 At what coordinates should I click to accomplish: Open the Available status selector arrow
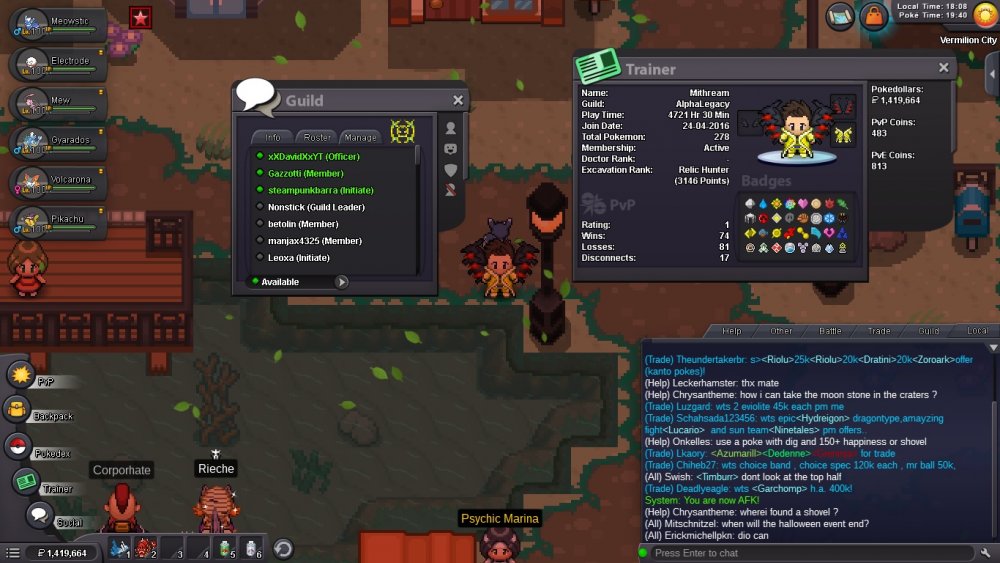[x=342, y=282]
